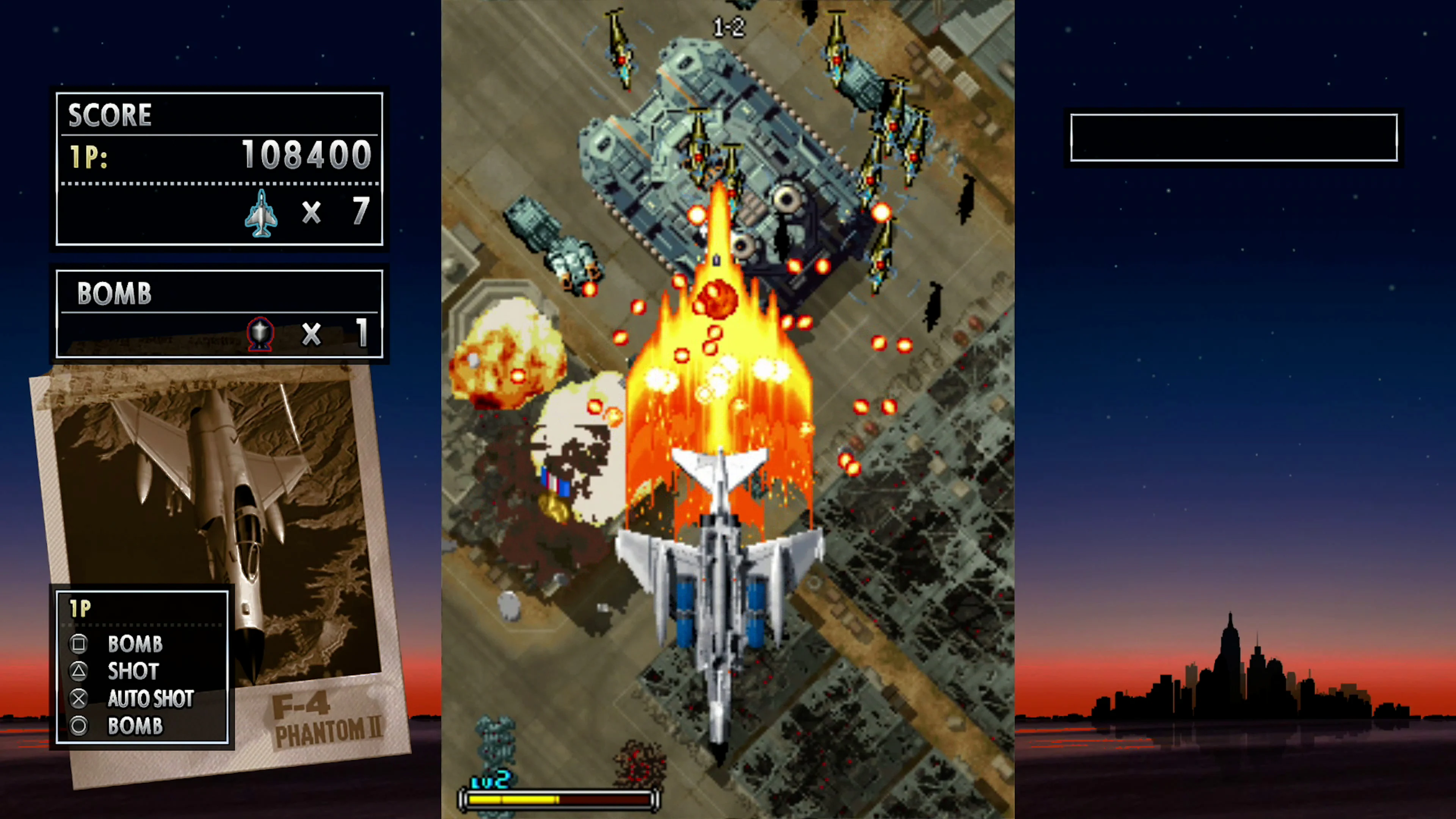Toggle the AUTO SHOT control entry
The height and width of the screenshot is (819, 1456).
click(x=151, y=698)
